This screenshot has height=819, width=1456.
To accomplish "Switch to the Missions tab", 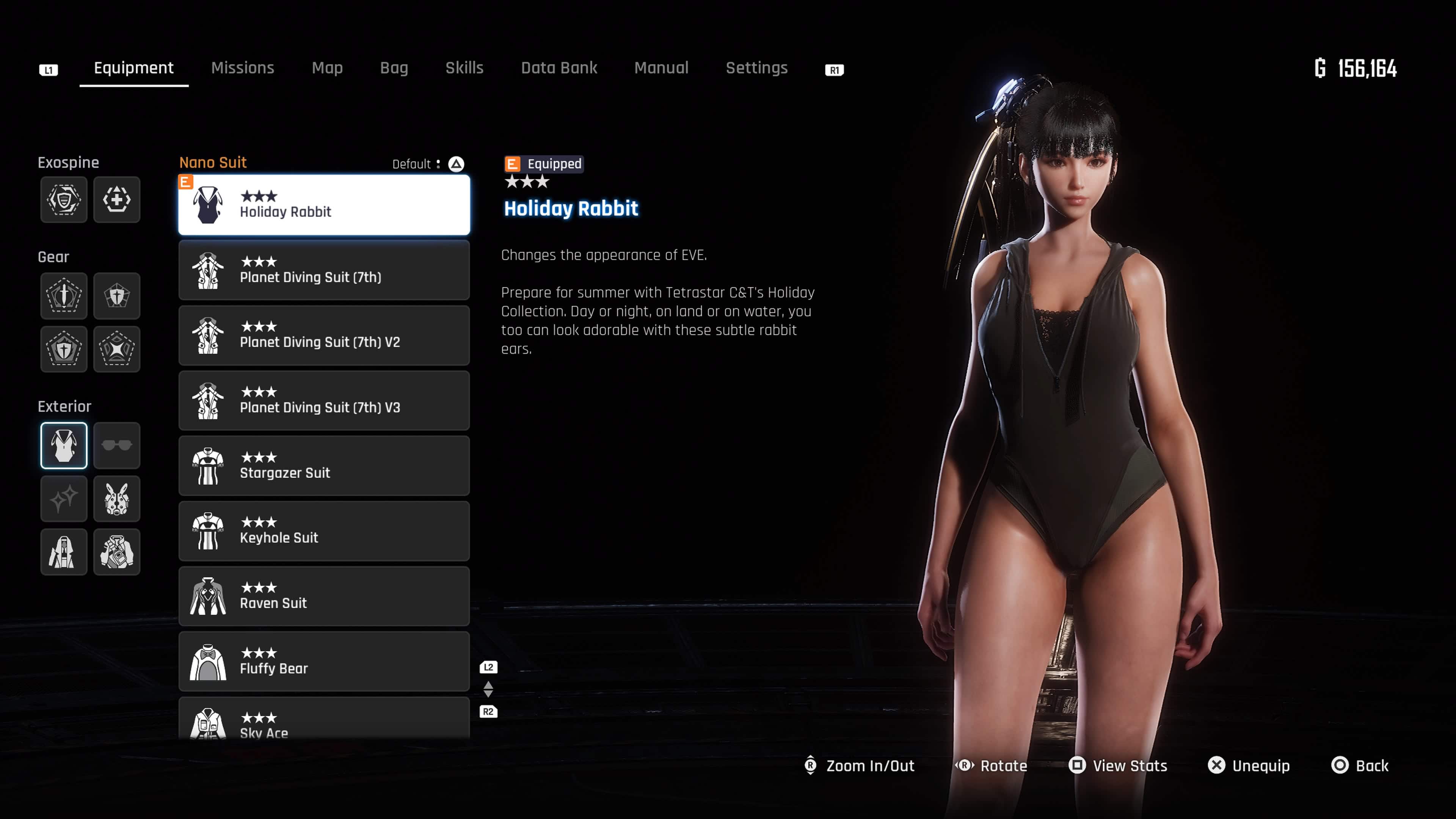I will pos(243,68).
